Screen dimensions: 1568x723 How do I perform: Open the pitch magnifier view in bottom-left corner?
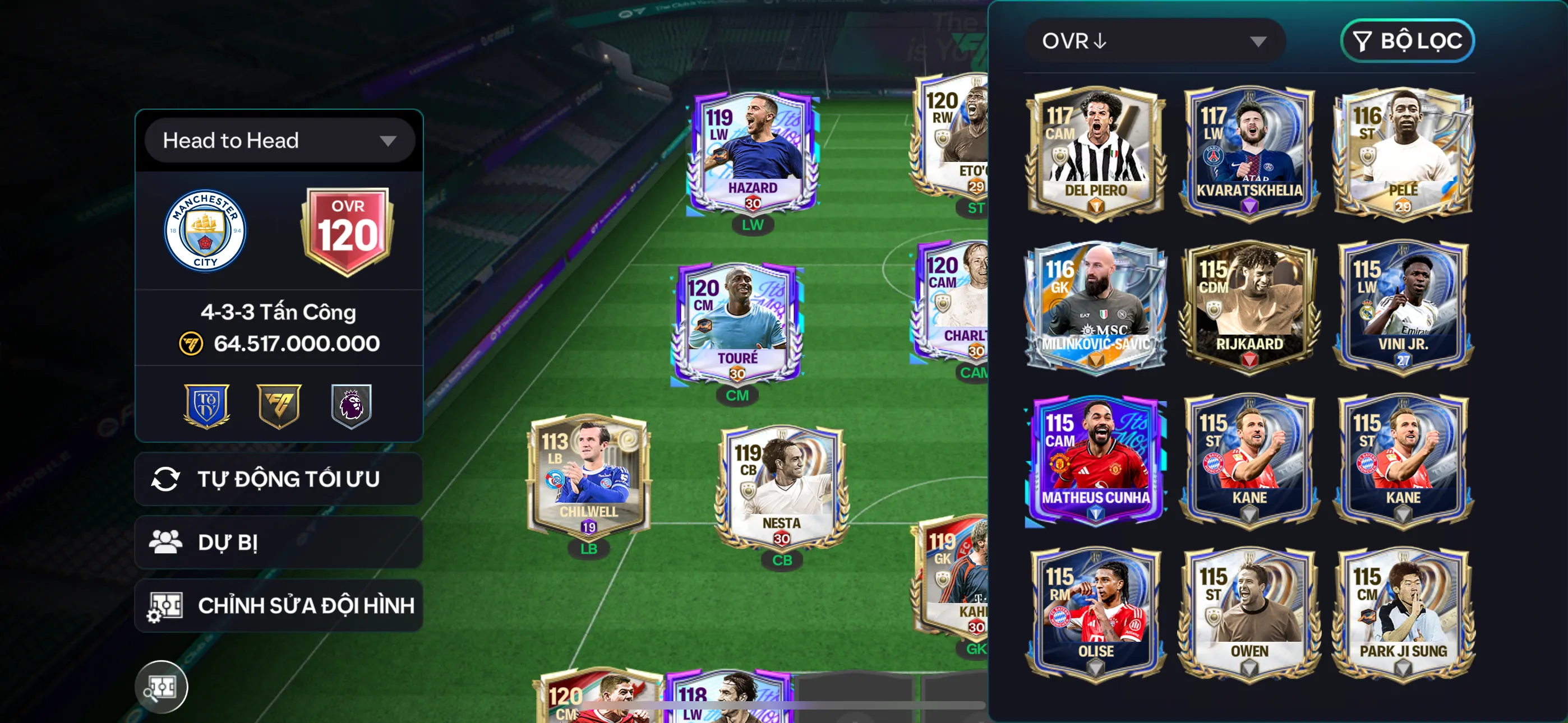(x=162, y=687)
